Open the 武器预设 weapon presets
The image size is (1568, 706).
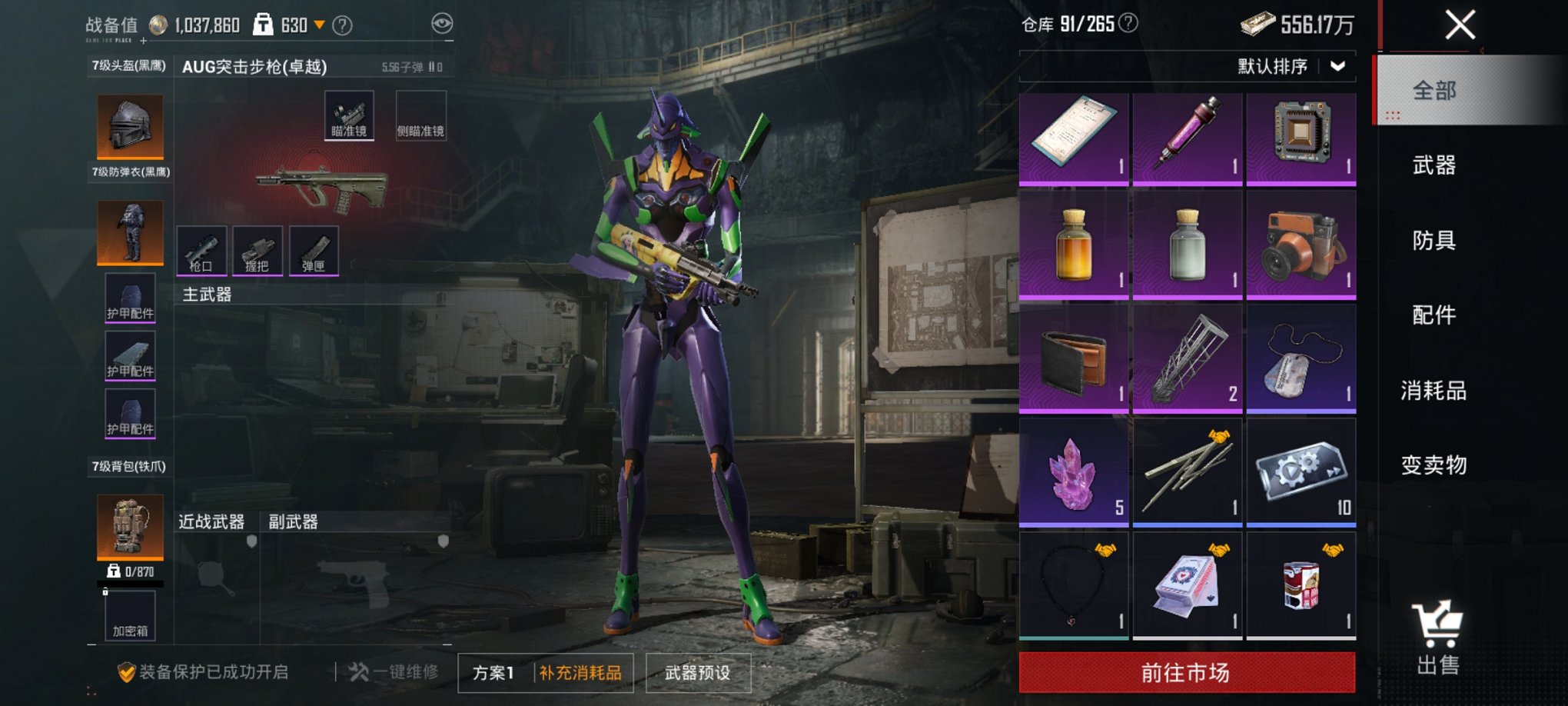697,673
